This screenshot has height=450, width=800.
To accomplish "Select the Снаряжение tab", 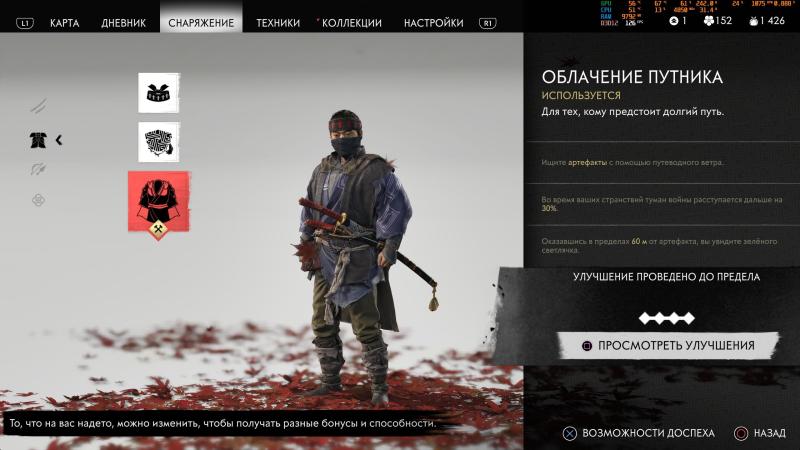I will point(201,22).
